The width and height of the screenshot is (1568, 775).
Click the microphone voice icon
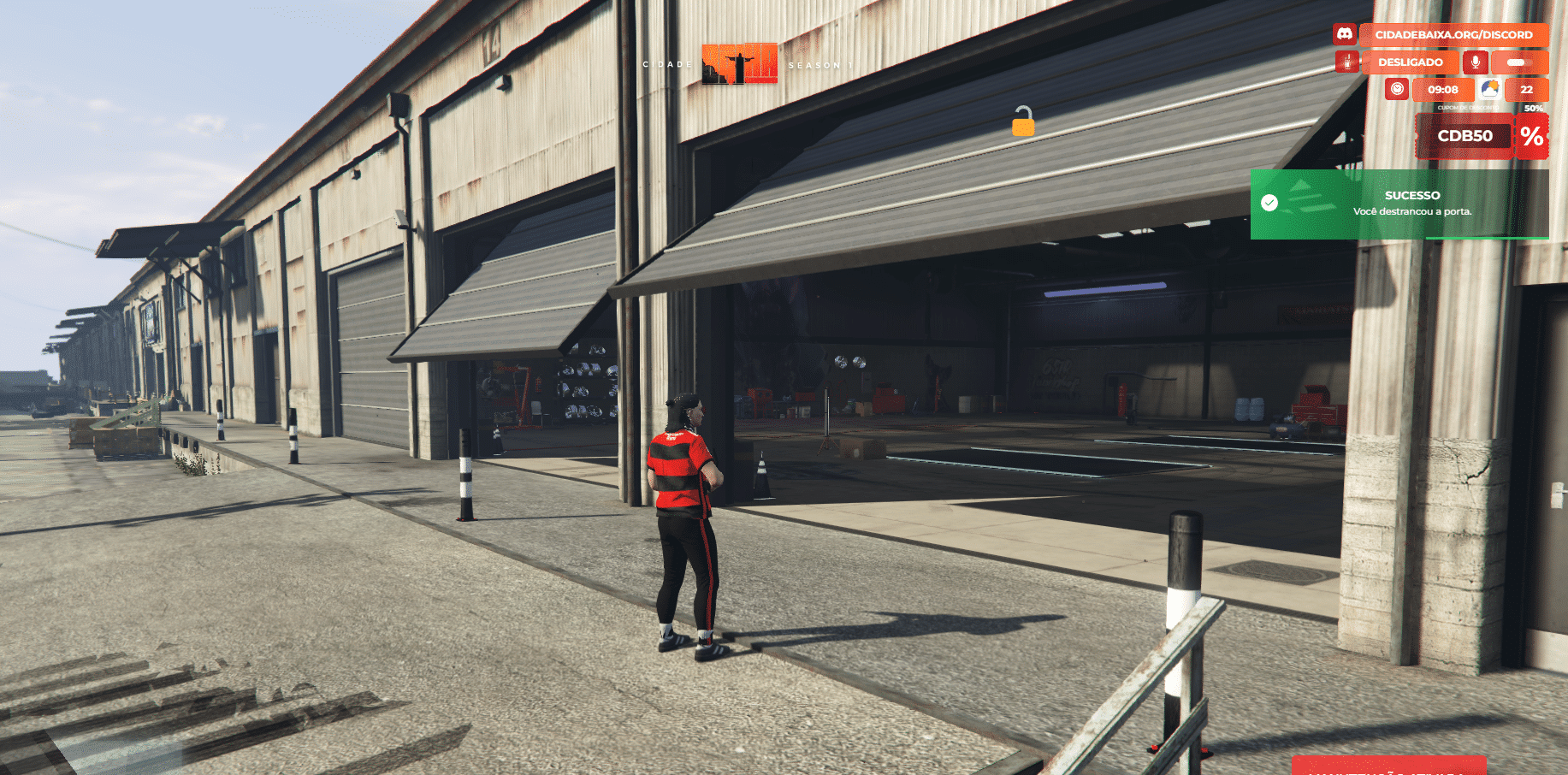(1475, 62)
